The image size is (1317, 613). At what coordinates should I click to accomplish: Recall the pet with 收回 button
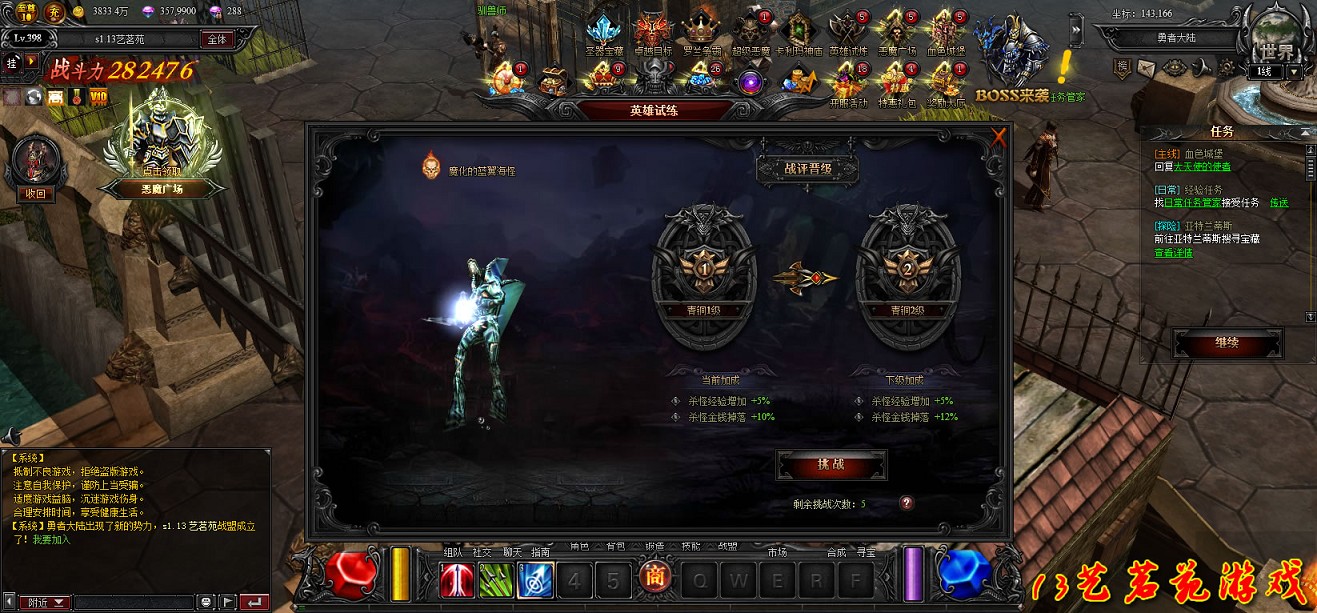pyautogui.click(x=36, y=194)
